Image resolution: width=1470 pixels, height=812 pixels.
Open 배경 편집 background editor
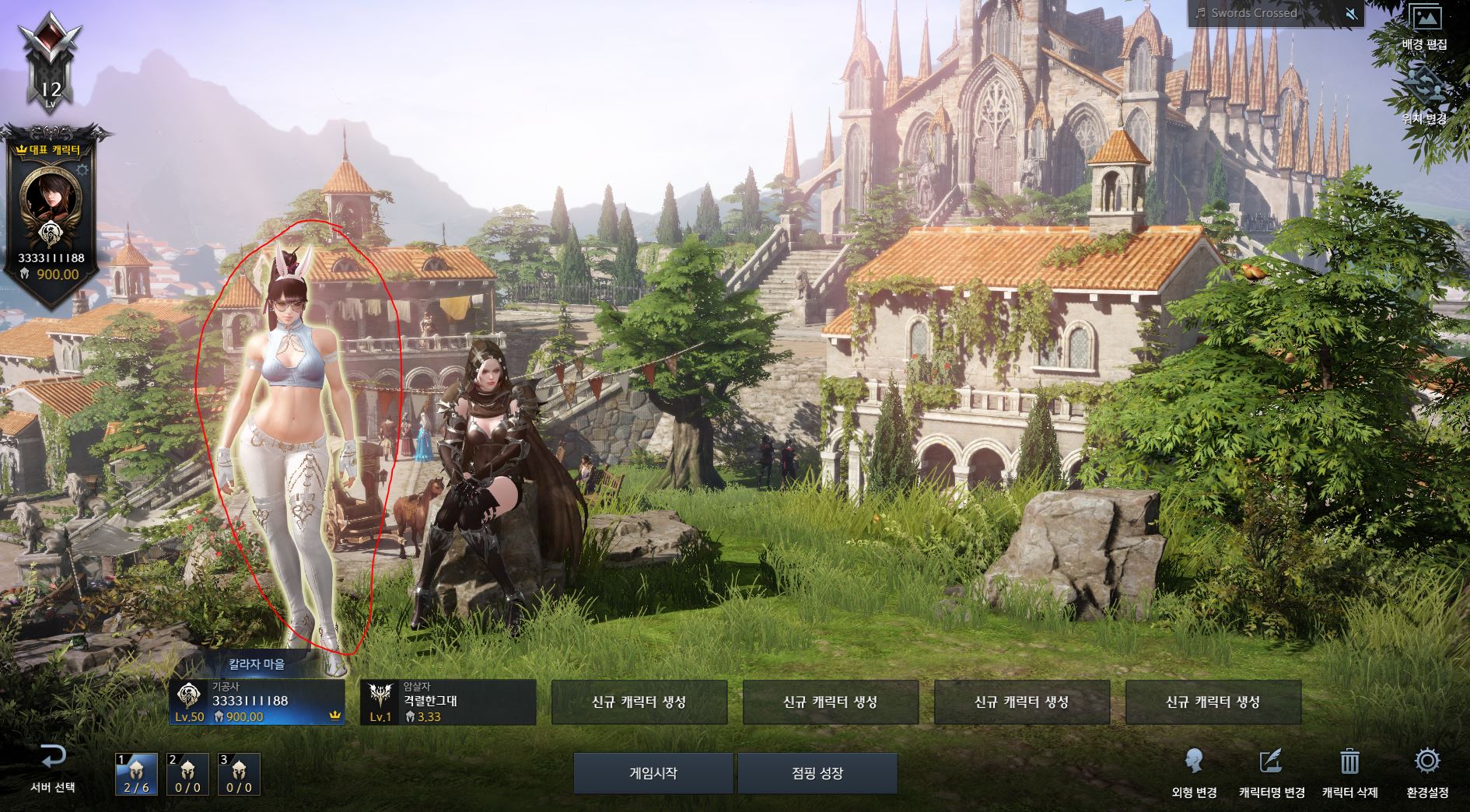pos(1425,27)
